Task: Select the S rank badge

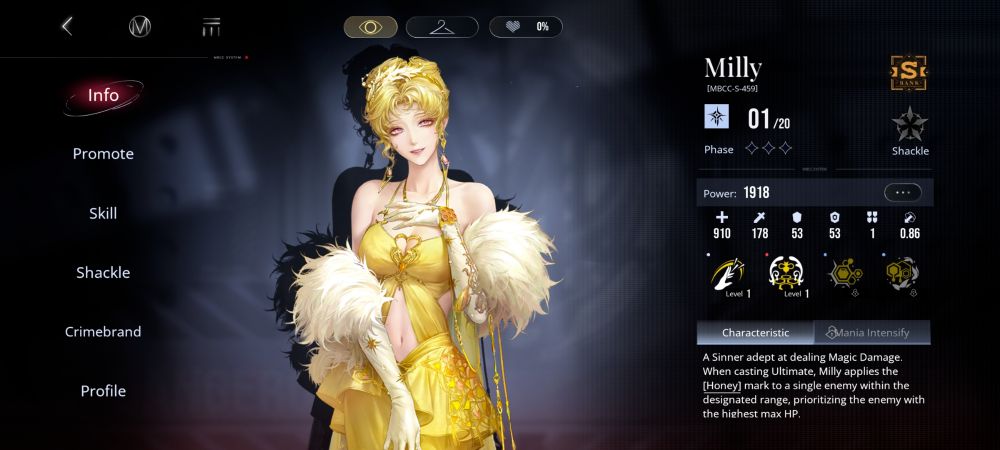Action: pyautogui.click(x=910, y=70)
